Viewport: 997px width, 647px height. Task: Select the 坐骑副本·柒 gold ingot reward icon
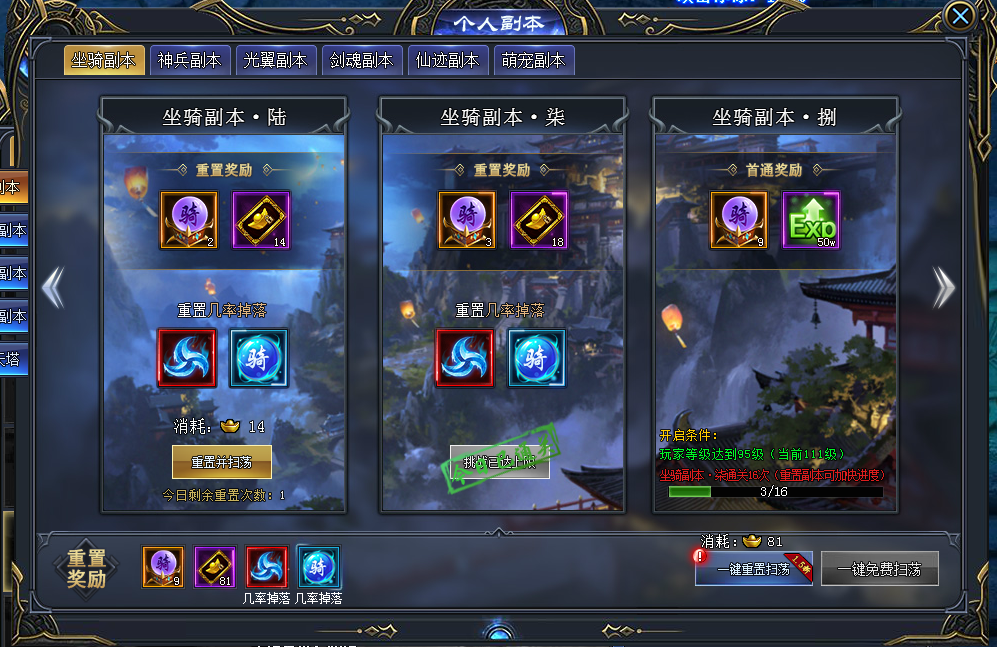[539, 220]
